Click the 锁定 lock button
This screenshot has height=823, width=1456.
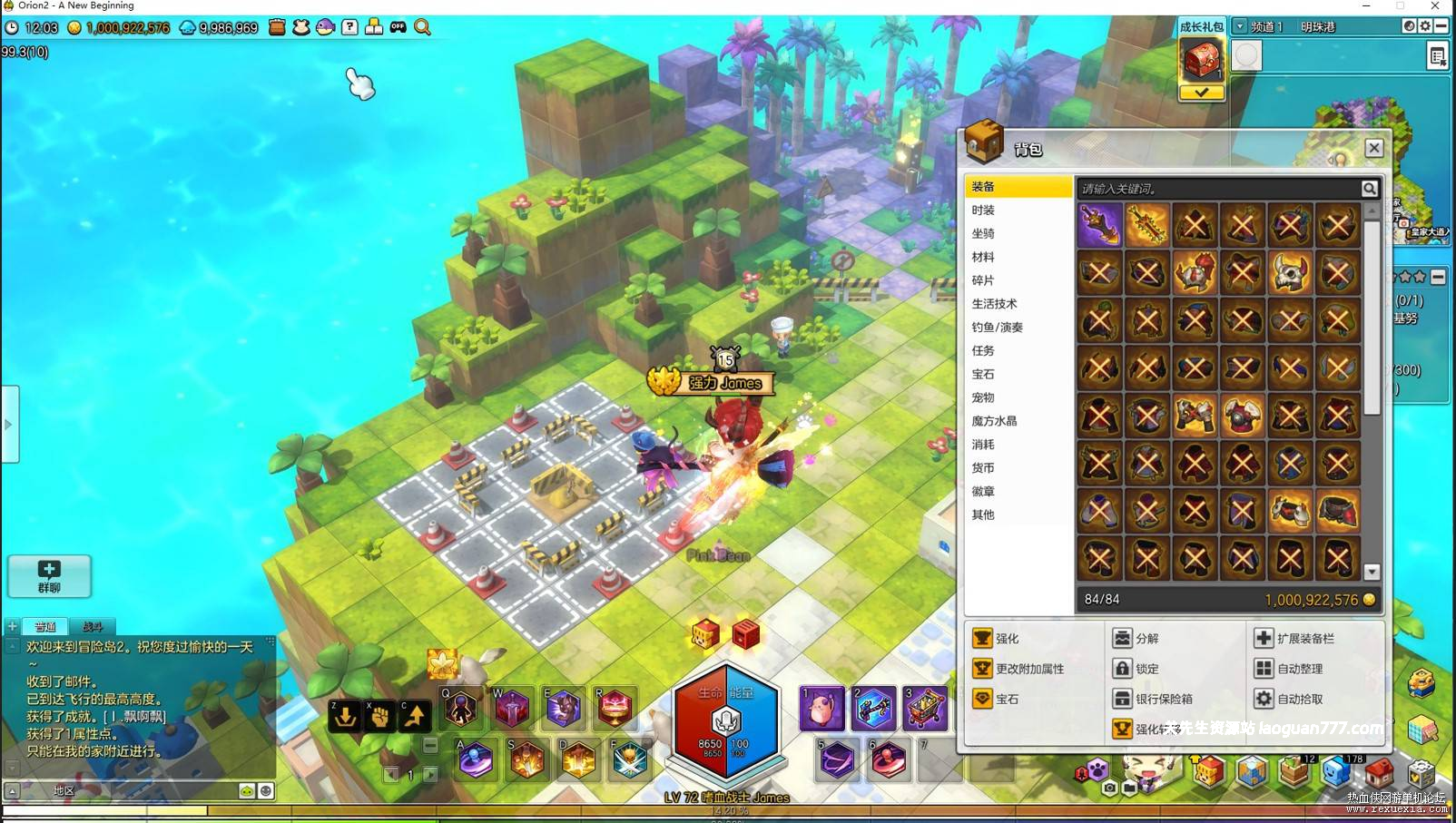(1136, 669)
